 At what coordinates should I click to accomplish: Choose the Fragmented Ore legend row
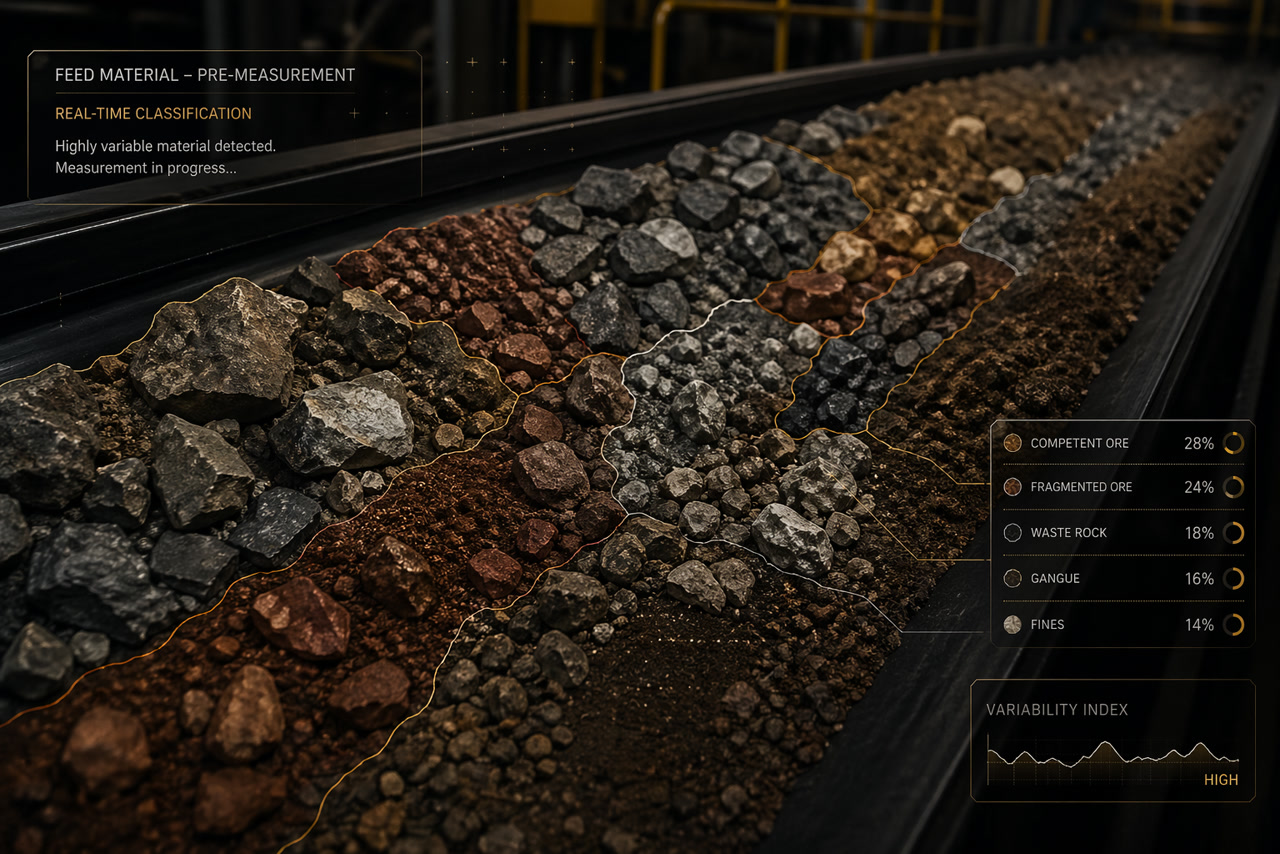1122,487
